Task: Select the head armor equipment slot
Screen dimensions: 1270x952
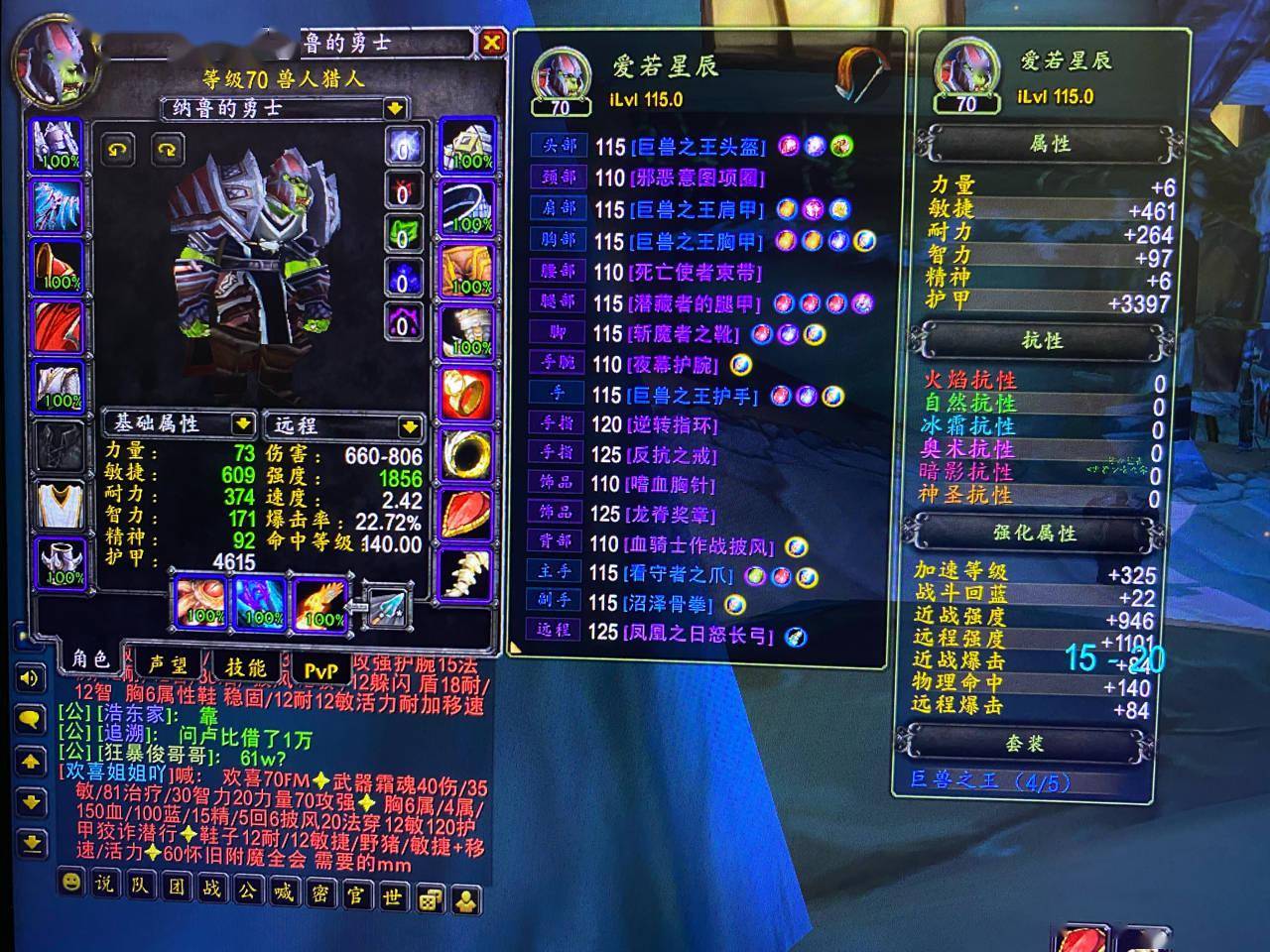Action: tap(59, 146)
